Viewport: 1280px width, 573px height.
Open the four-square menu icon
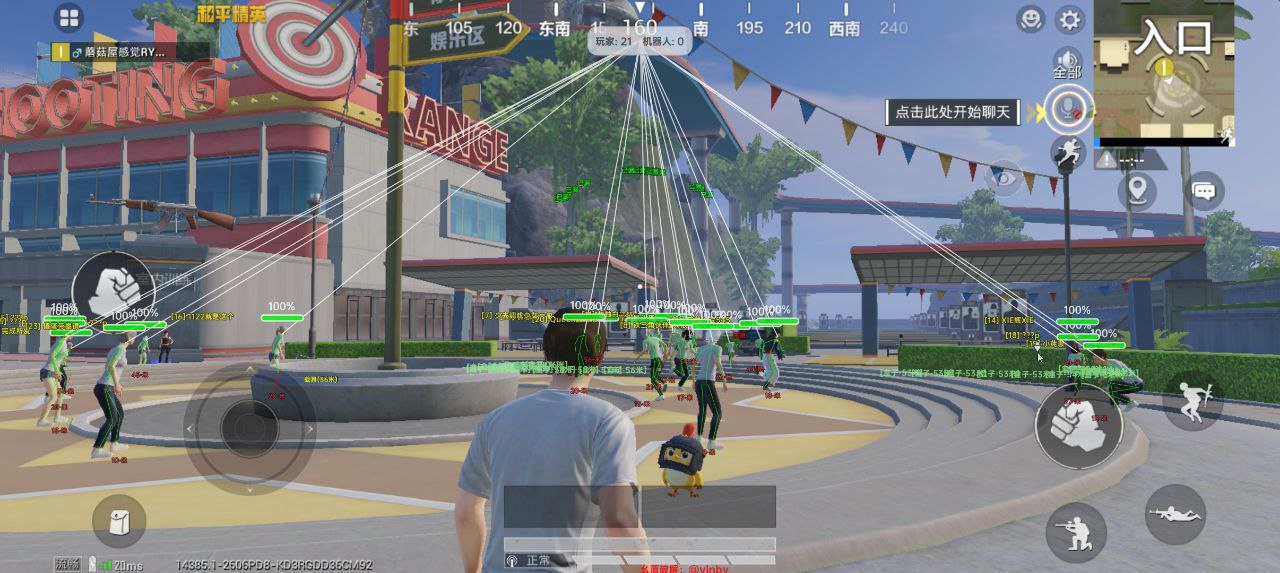(x=69, y=18)
